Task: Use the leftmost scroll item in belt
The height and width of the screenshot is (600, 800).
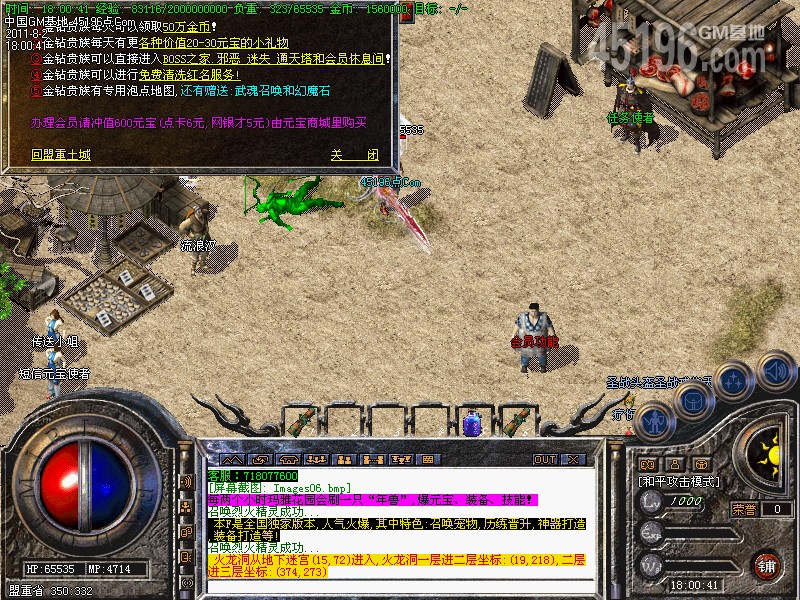Action: (x=296, y=421)
